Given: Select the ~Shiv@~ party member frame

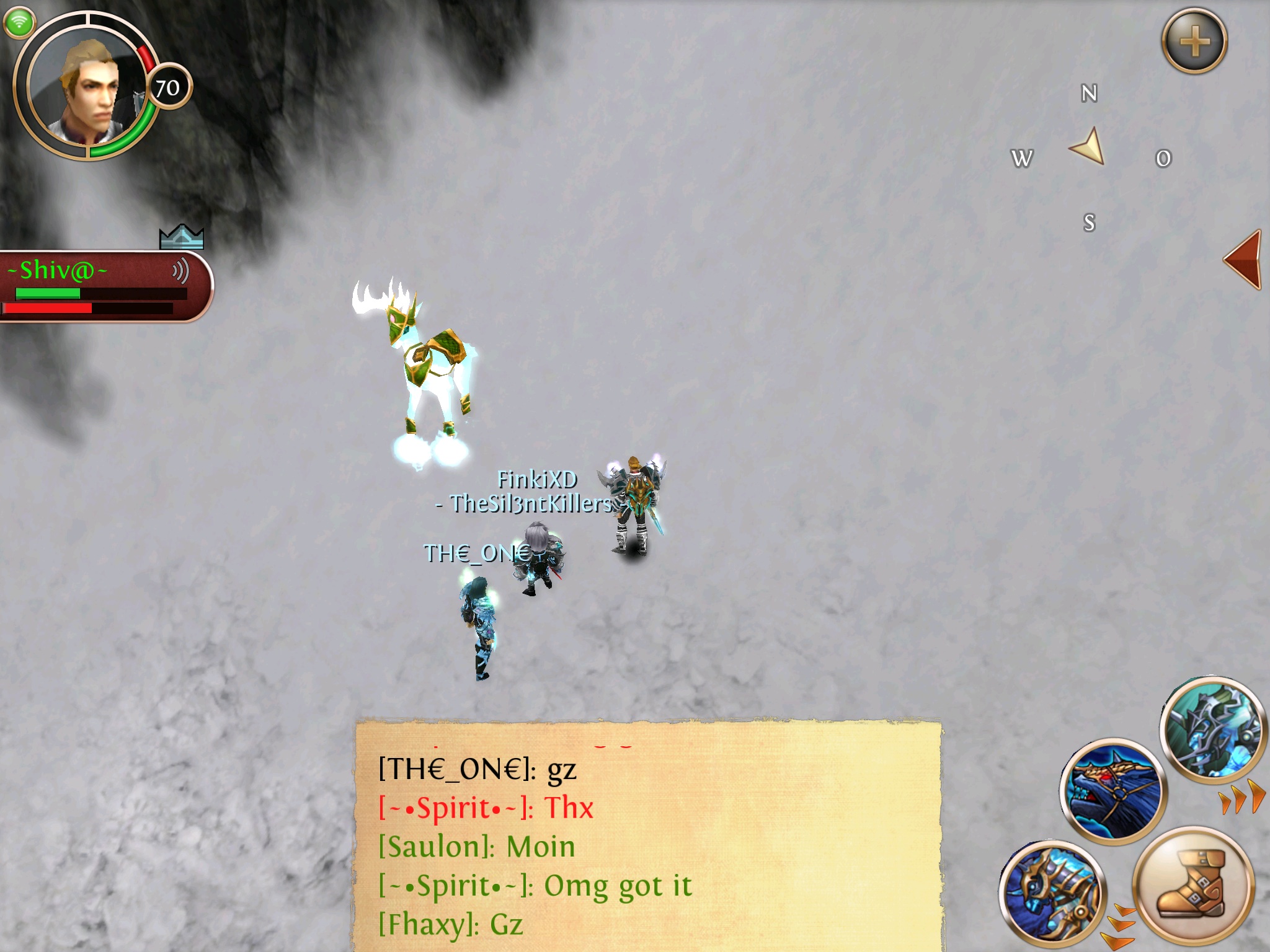Looking at the screenshot, I should tap(93, 286).
